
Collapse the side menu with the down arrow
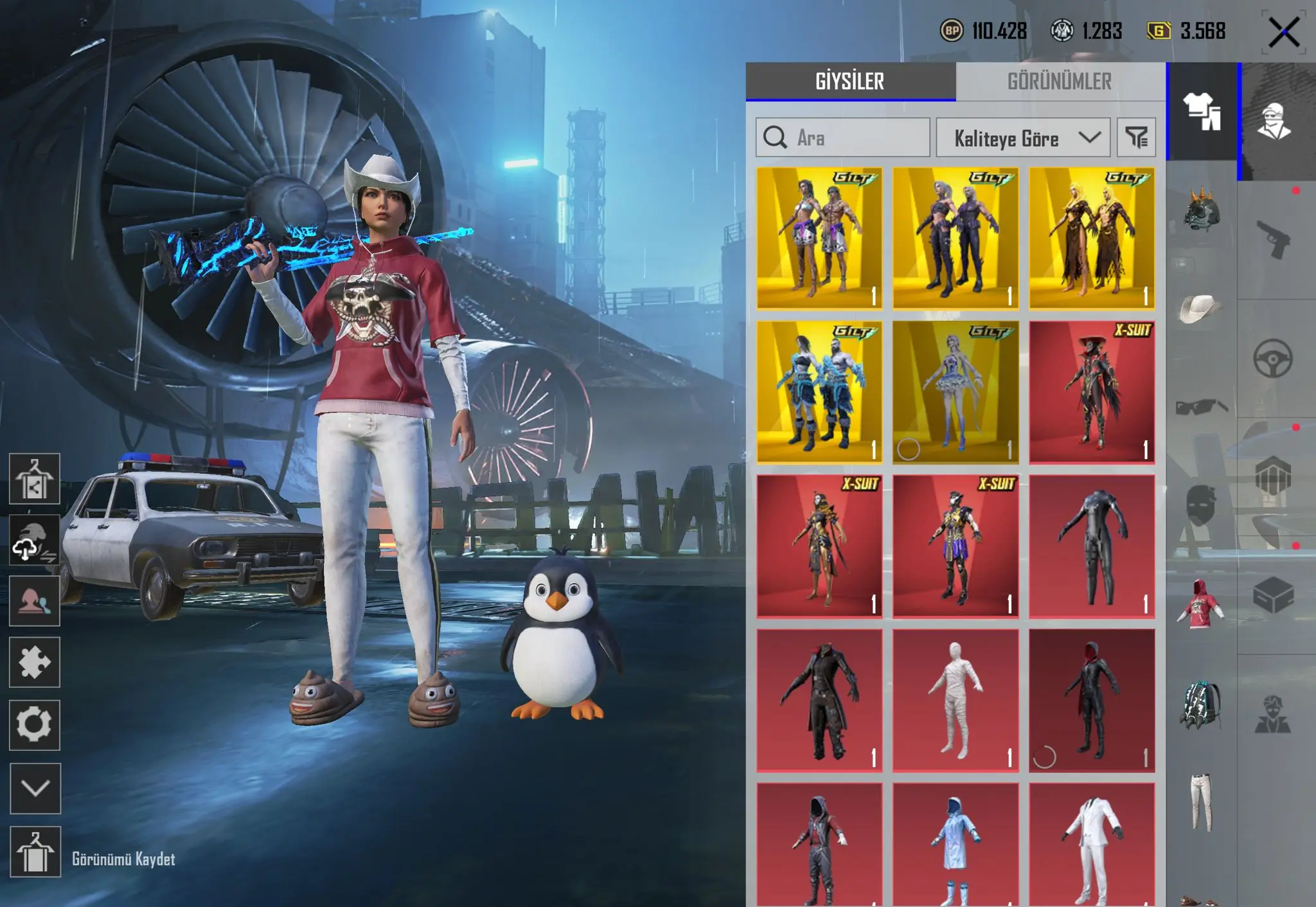(35, 788)
